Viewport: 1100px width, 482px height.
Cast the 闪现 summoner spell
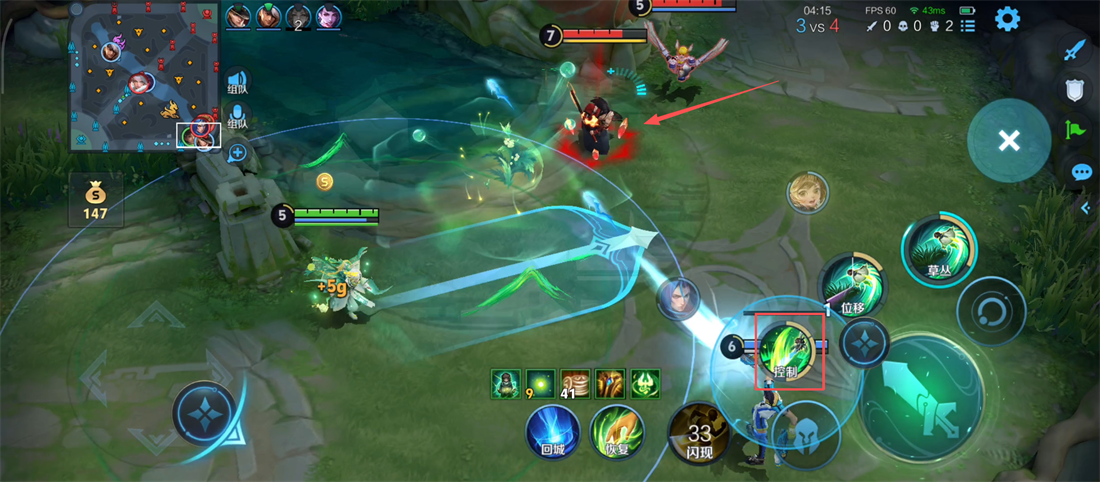click(699, 434)
